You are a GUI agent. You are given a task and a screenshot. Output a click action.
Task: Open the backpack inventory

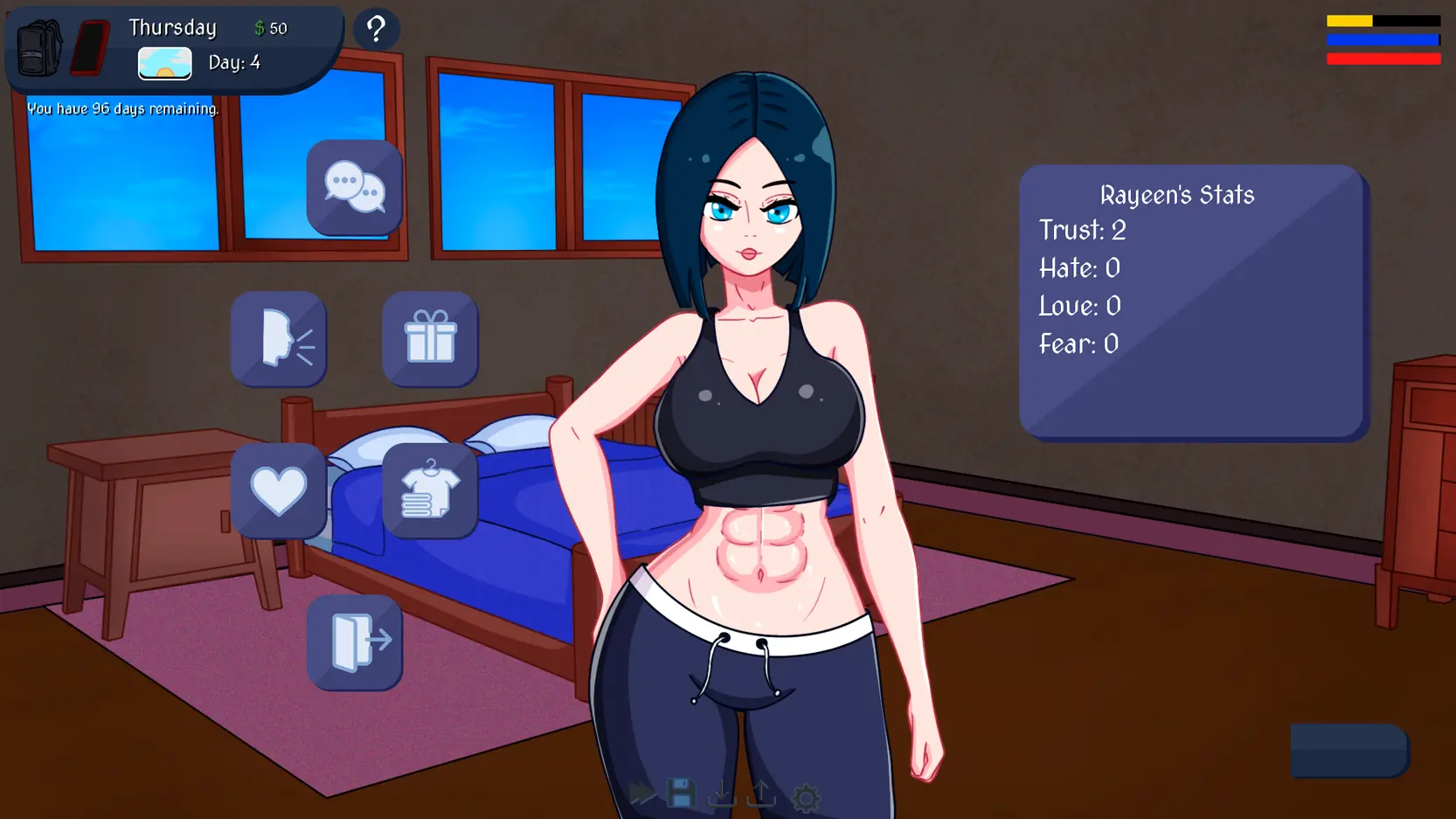coord(39,47)
